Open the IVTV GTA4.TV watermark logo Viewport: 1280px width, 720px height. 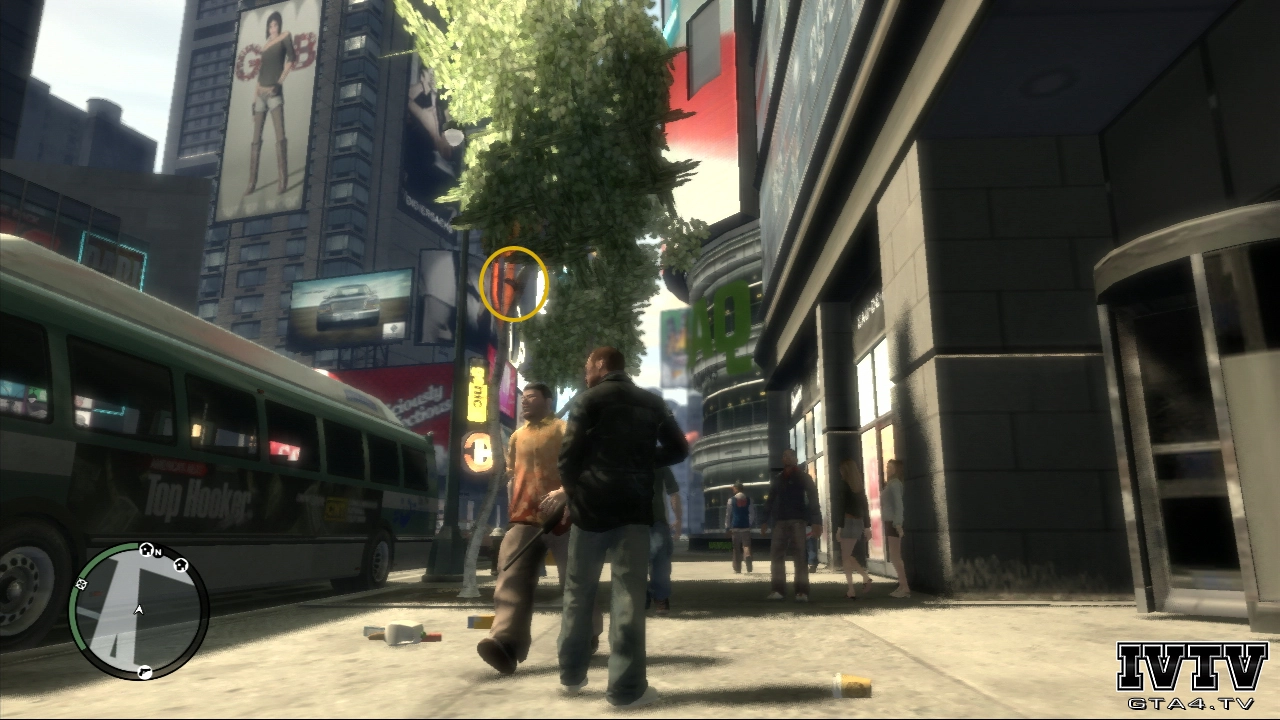pyautogui.click(x=1191, y=675)
